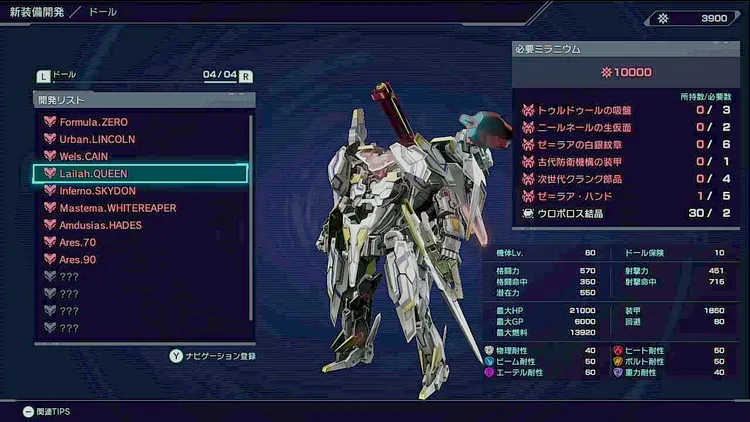Select the Amdusias.HADES entry
This screenshot has width=750, height=422.
(x=101, y=225)
